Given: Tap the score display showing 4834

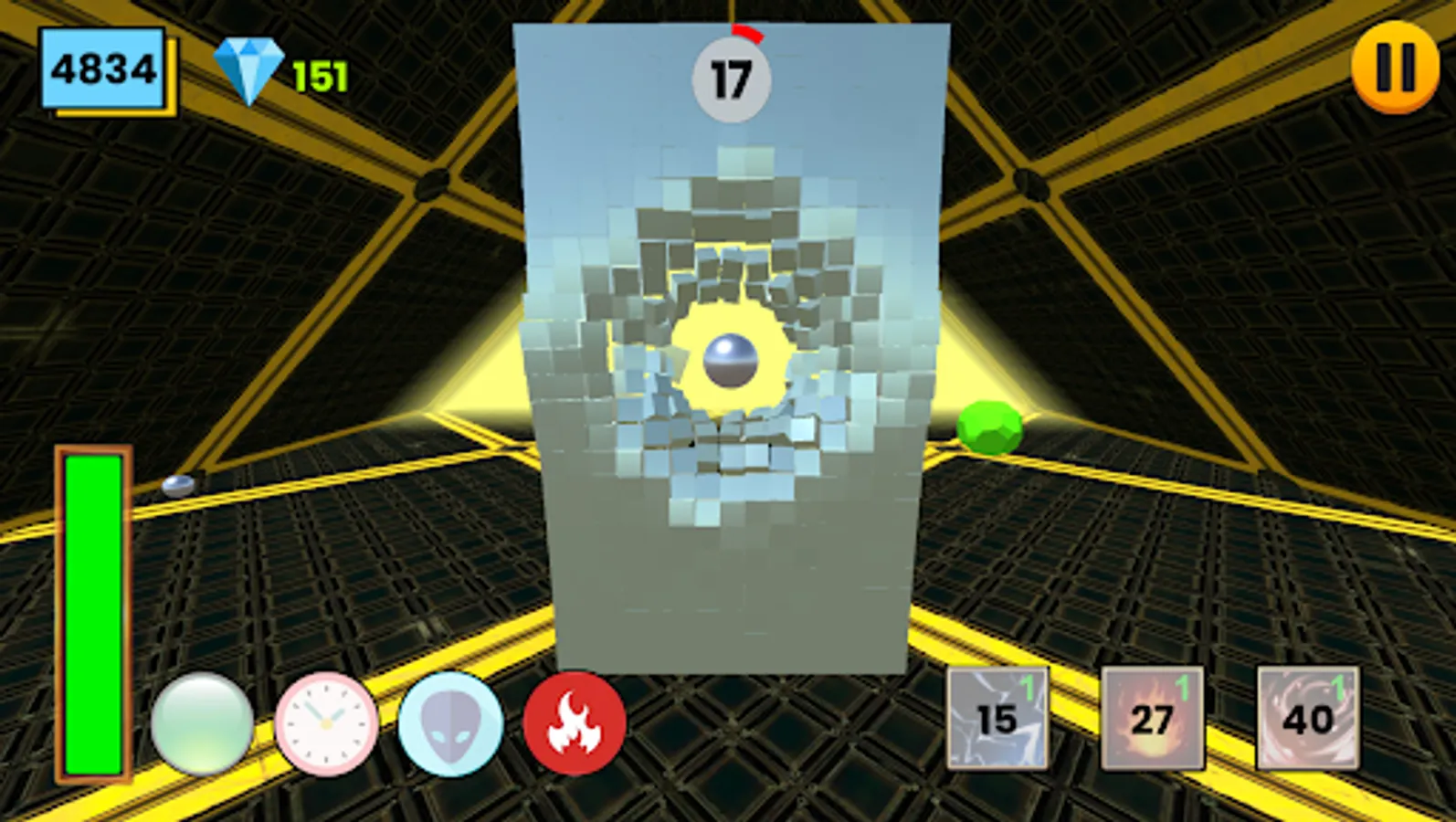Looking at the screenshot, I should pos(103,68).
